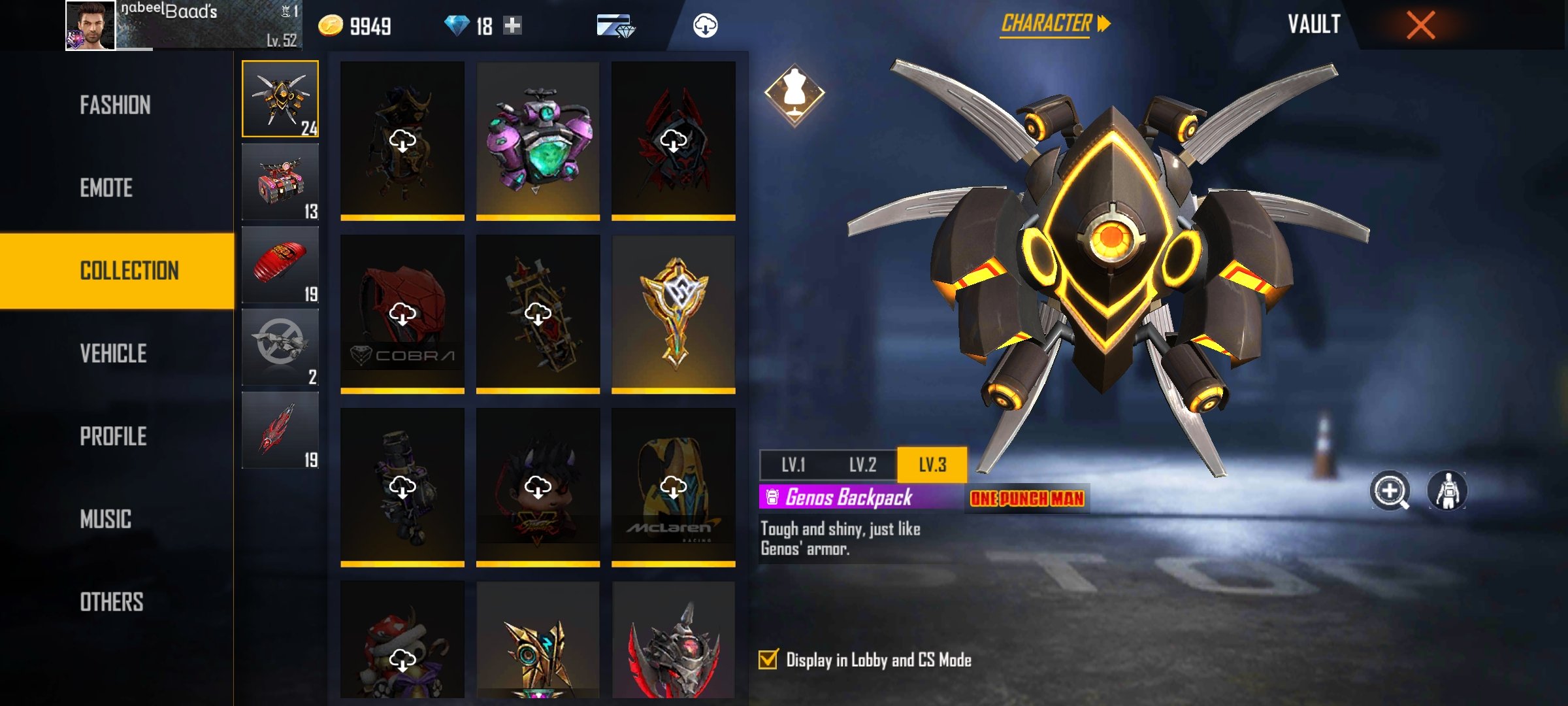Tap the cloud download icon in top bar
The image size is (1568, 706).
point(705,25)
